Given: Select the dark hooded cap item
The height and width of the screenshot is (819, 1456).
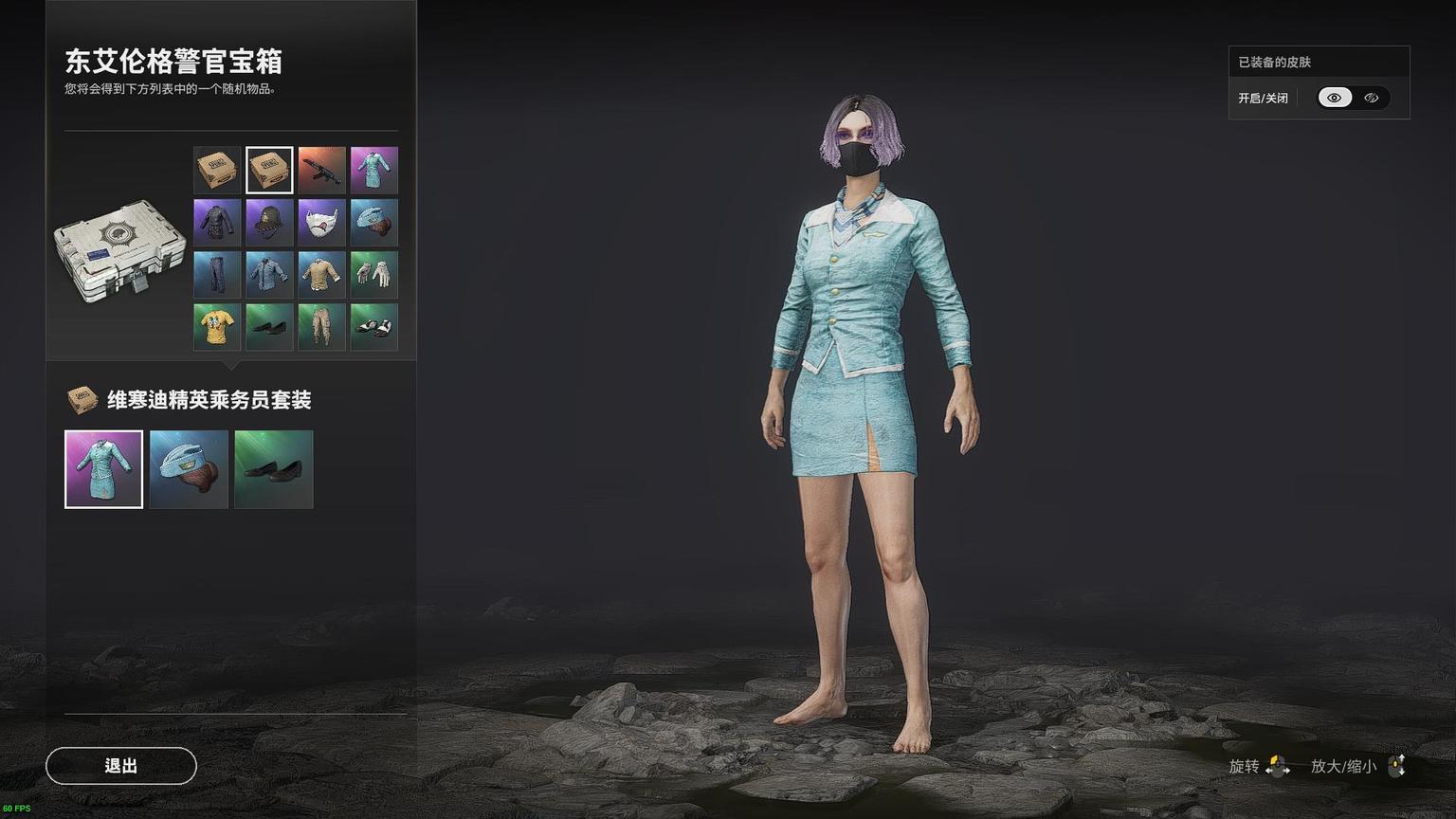Looking at the screenshot, I should pos(269,223).
